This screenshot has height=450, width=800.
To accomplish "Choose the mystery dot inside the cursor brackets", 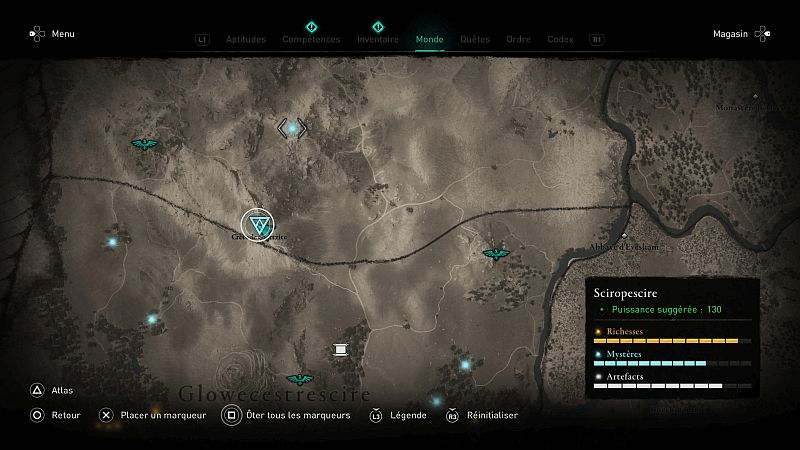I will pyautogui.click(x=292, y=128).
